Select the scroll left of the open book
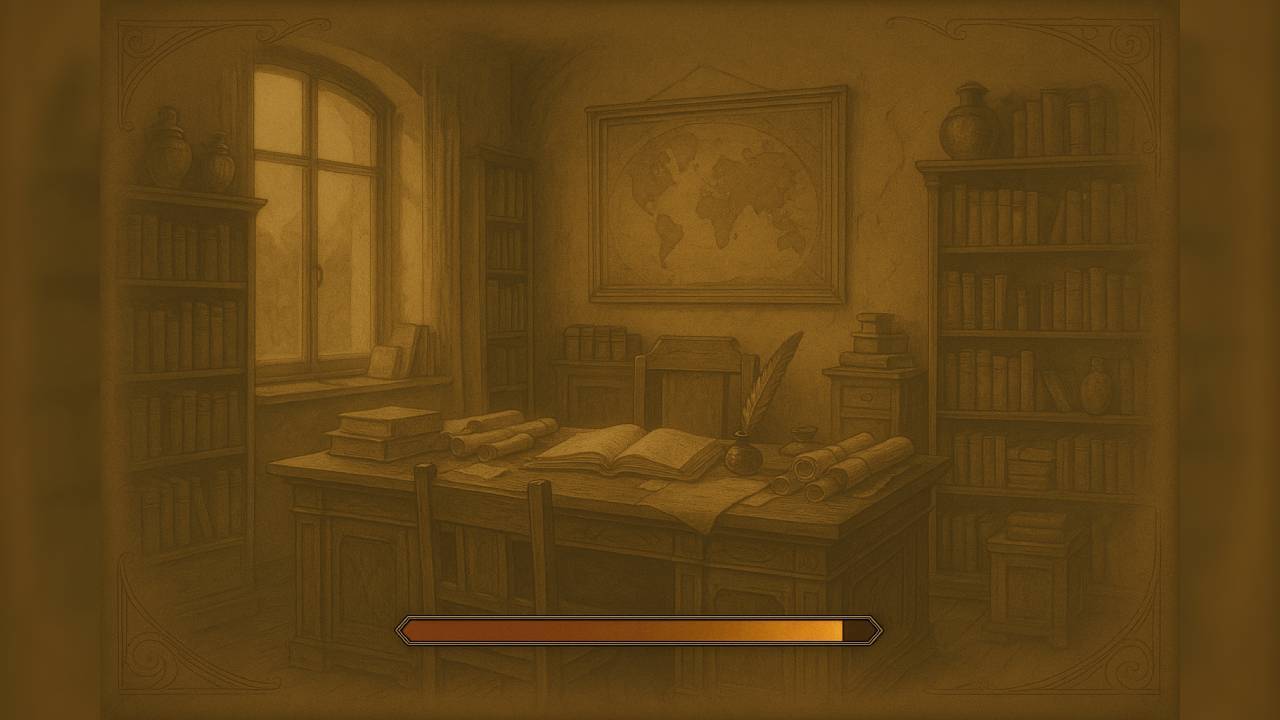Screen dimensions: 1280x720 495,440
